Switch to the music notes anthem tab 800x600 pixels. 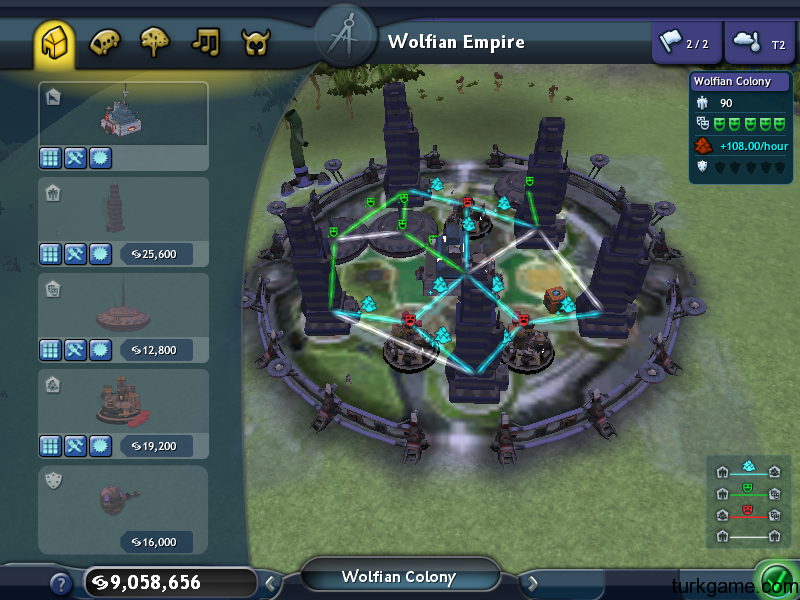206,43
